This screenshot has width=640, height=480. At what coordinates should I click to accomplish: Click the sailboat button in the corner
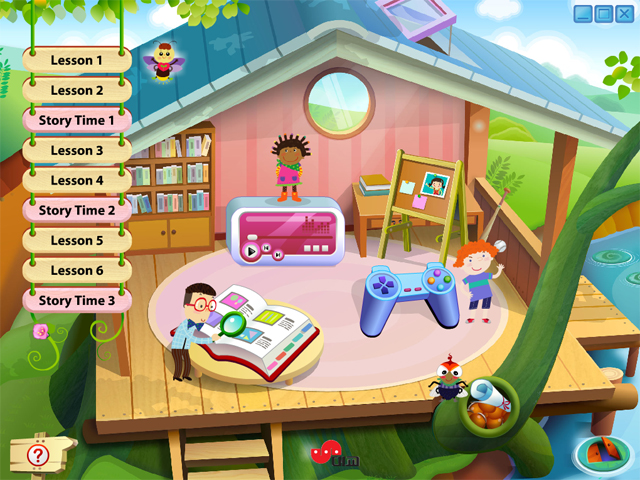(605, 451)
